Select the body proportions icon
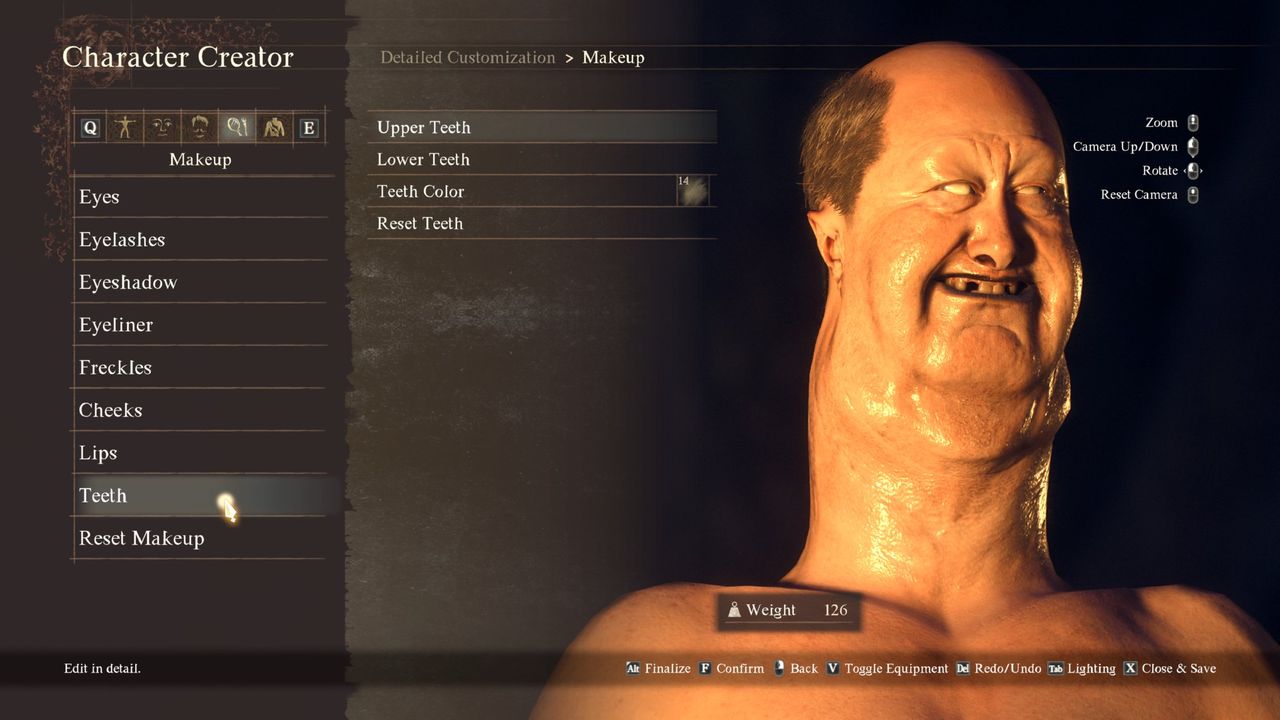This screenshot has width=1280, height=720. click(x=125, y=127)
